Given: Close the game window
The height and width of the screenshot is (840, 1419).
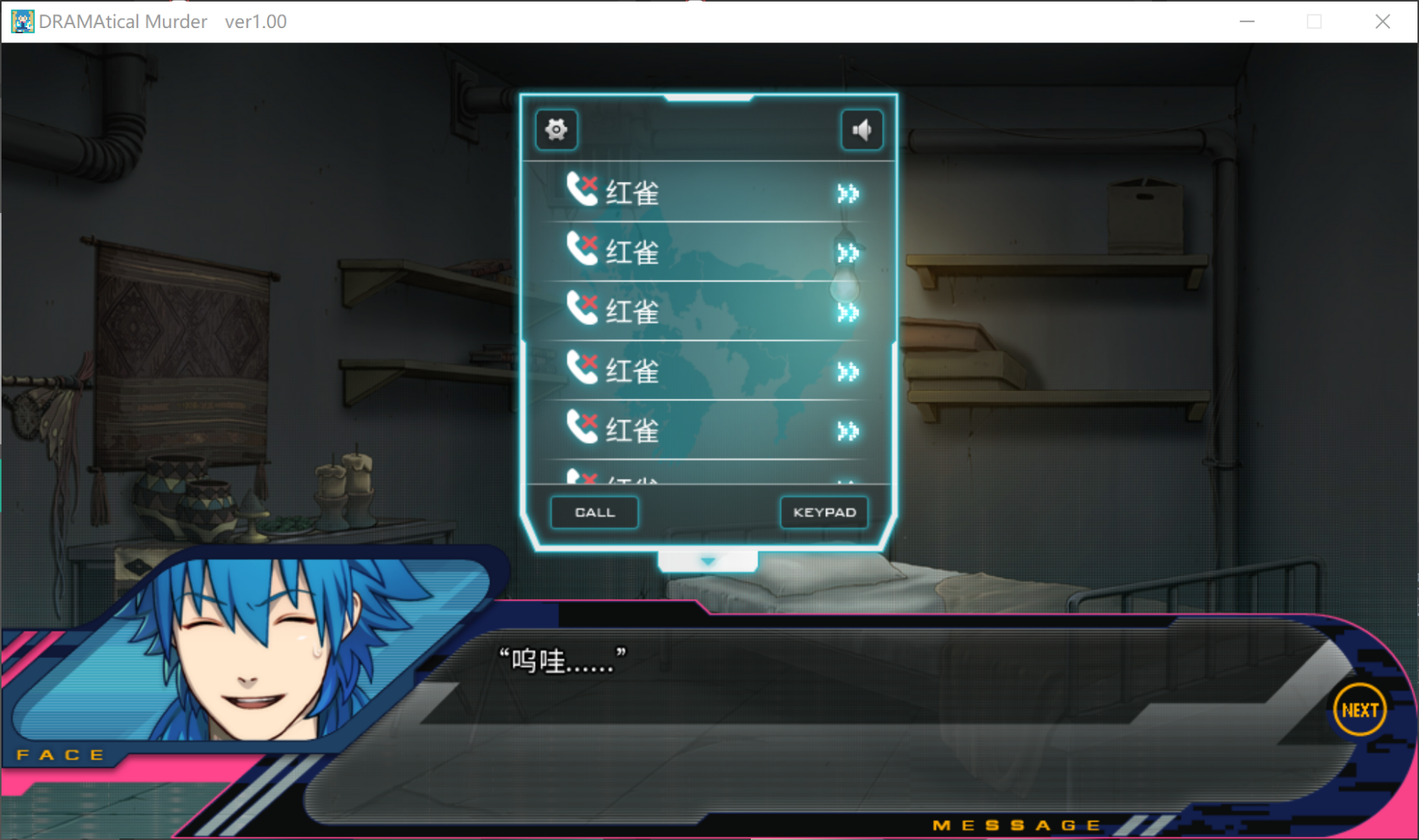Looking at the screenshot, I should click(x=1383, y=21).
